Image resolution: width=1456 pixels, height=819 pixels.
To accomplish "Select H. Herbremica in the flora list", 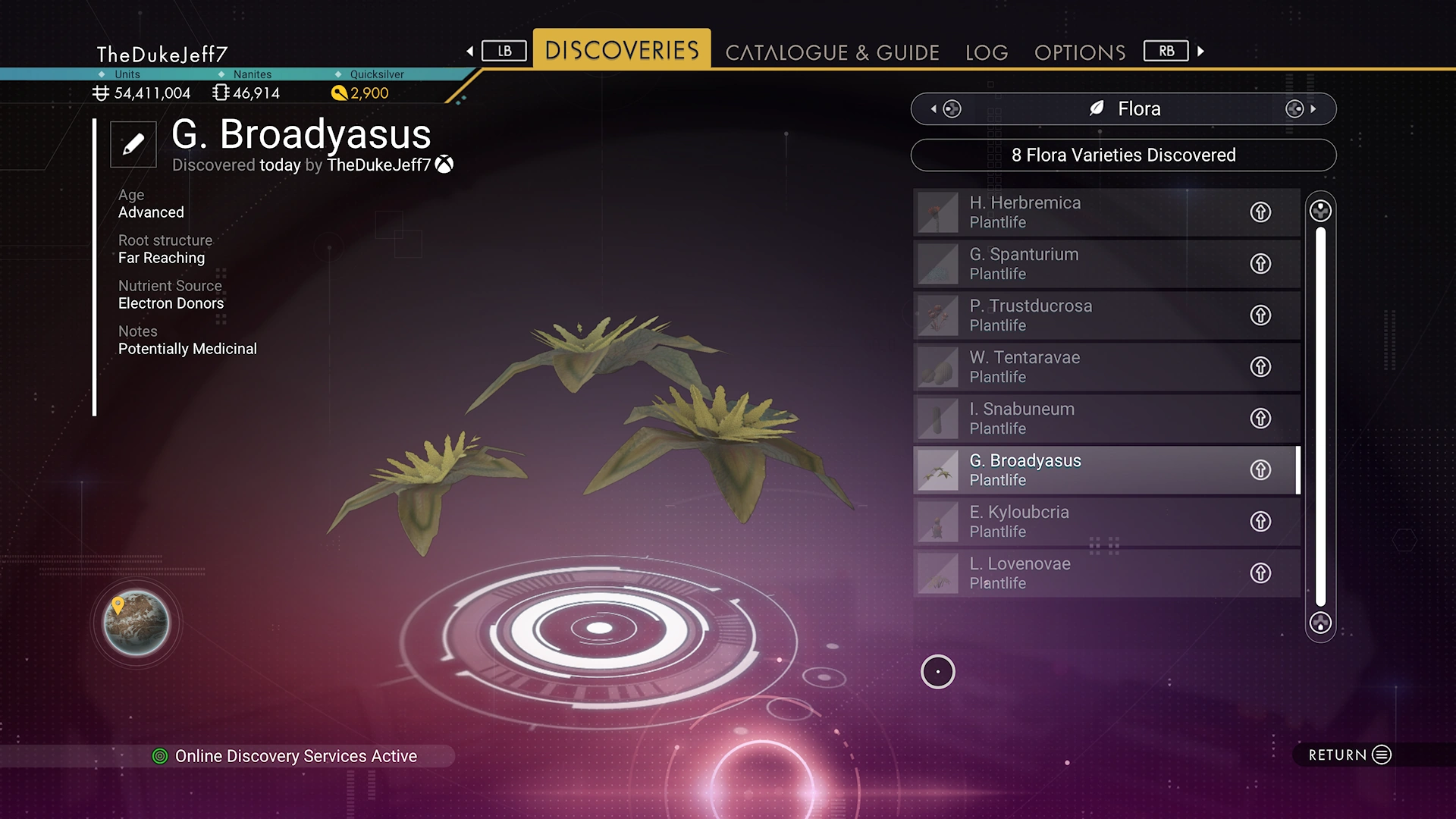I will point(1077,212).
